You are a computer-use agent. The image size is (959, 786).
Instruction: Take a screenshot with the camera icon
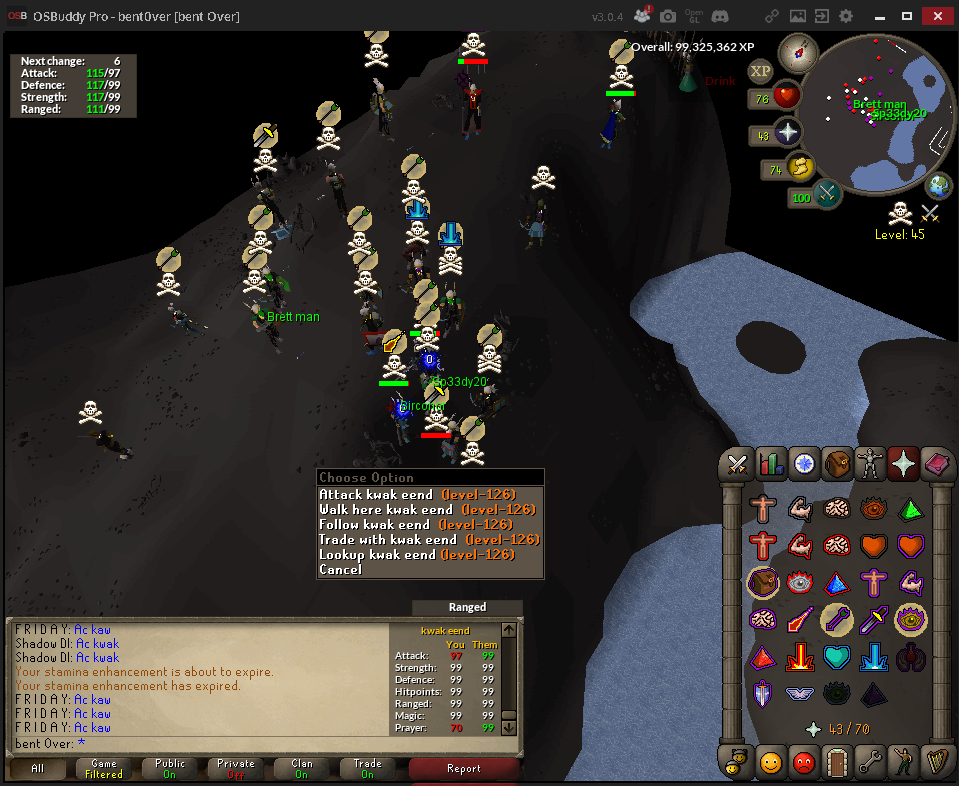pos(667,16)
